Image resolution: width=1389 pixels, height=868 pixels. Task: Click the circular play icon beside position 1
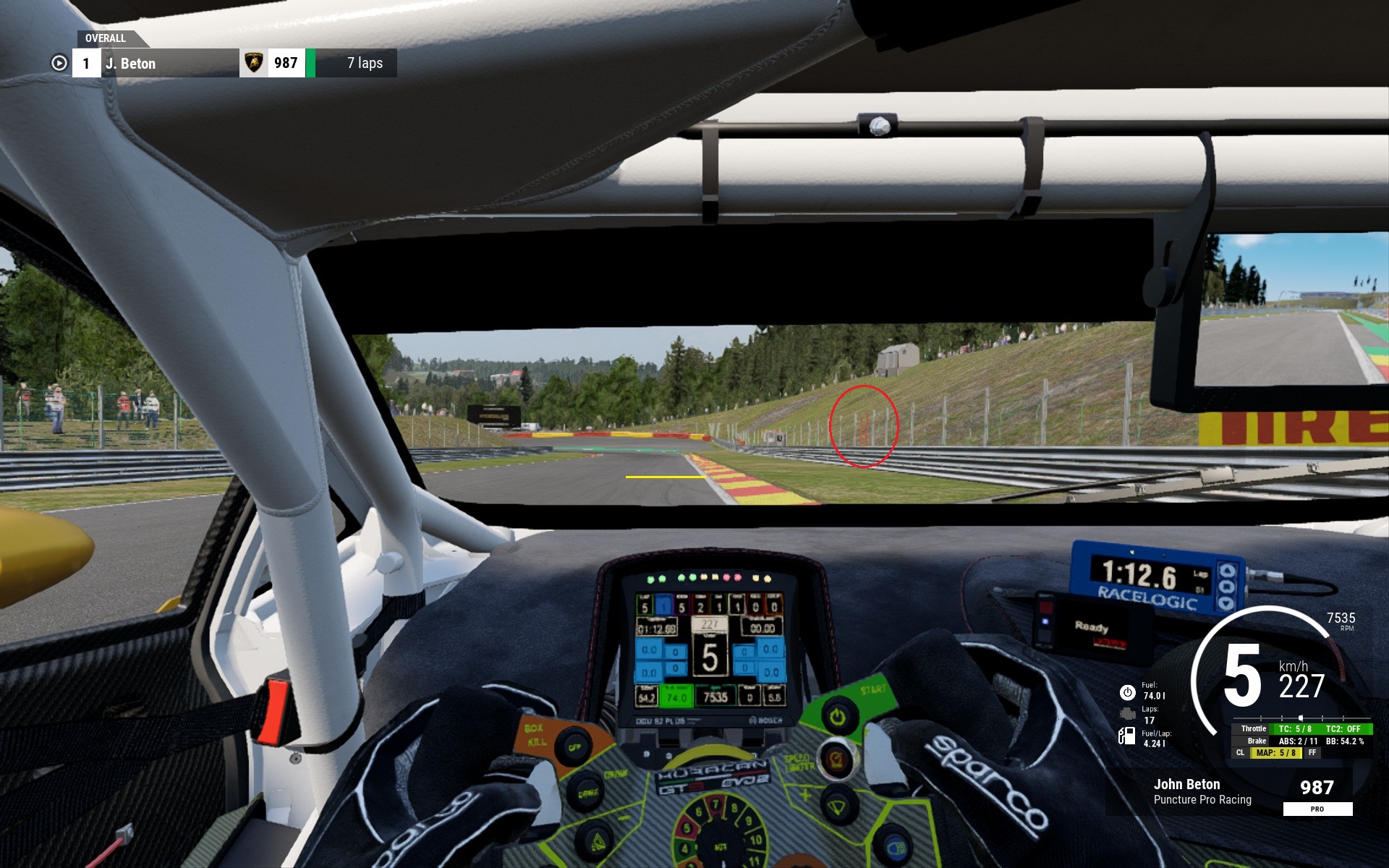pyautogui.click(x=59, y=64)
